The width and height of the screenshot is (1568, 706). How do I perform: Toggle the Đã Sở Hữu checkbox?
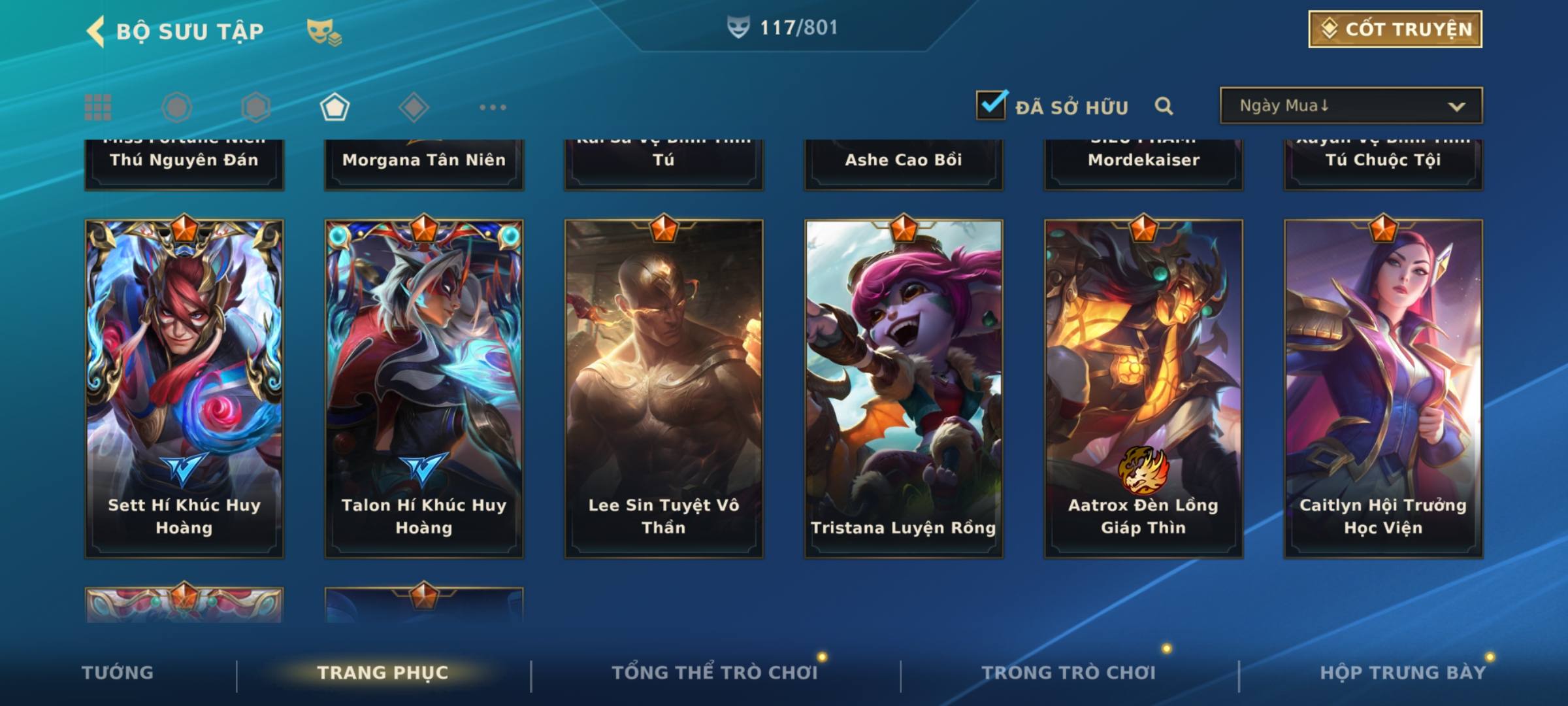pos(991,105)
